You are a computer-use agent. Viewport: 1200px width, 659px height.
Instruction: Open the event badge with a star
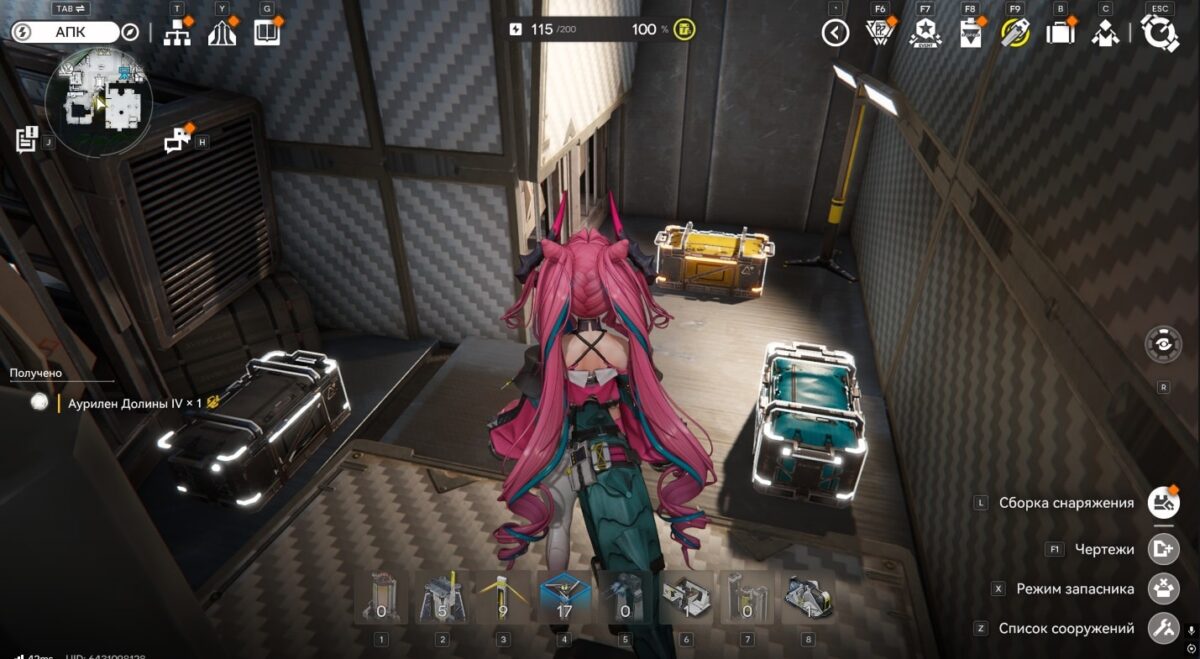pos(925,33)
